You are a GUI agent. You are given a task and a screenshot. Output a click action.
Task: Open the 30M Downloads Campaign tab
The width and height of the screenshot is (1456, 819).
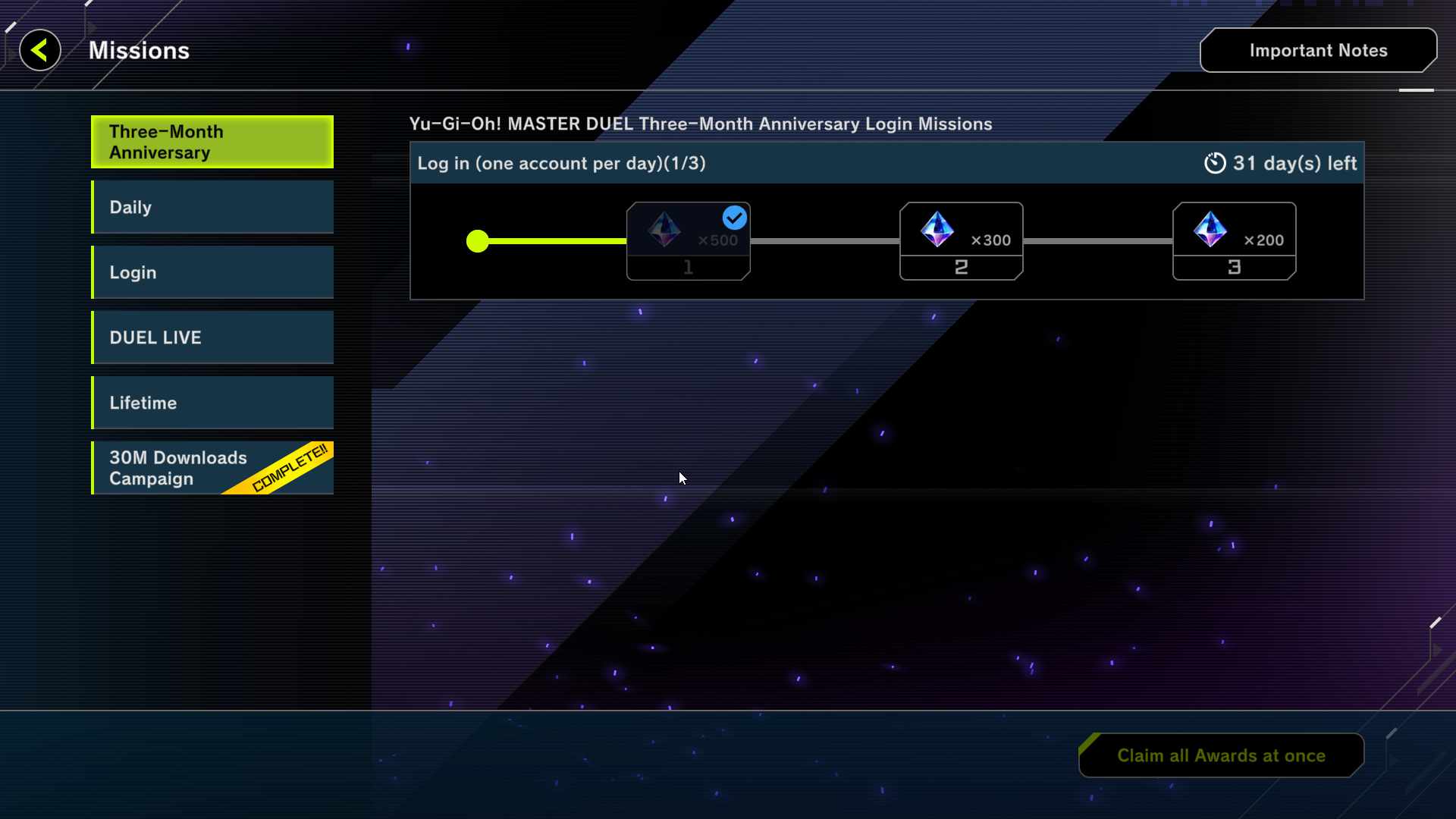212,468
